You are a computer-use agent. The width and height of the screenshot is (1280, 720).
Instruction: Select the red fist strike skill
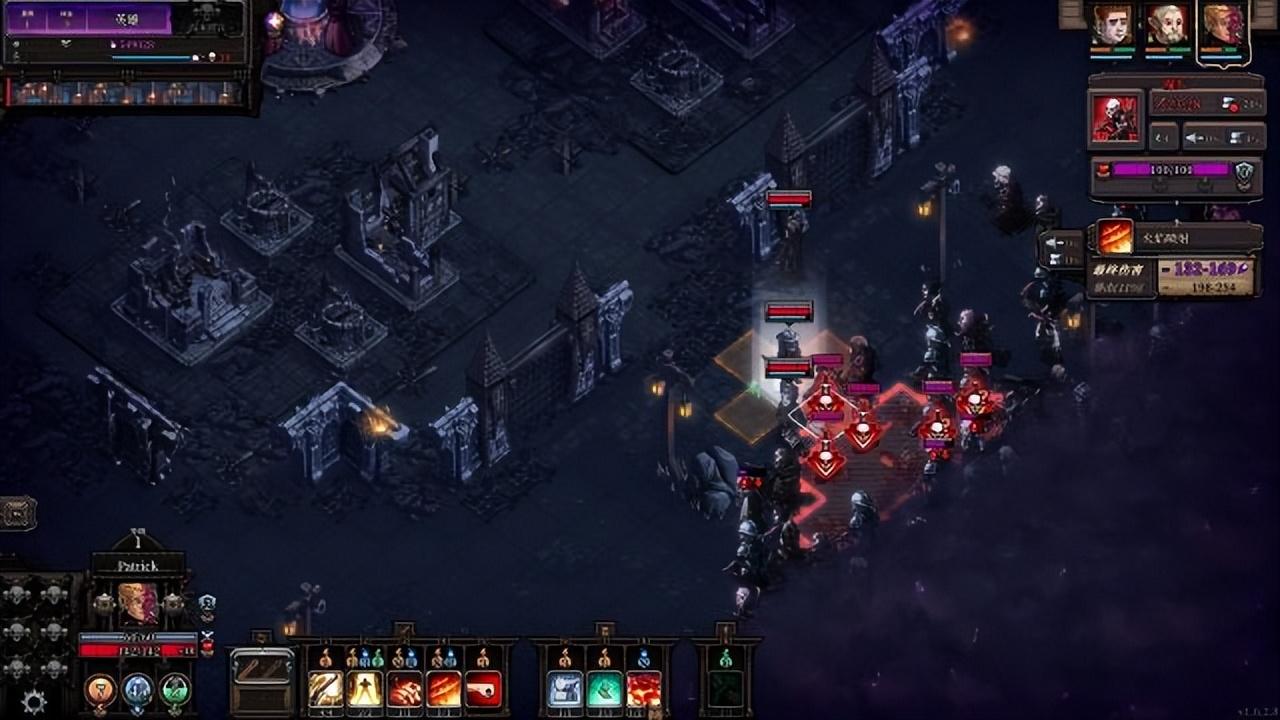[405, 689]
